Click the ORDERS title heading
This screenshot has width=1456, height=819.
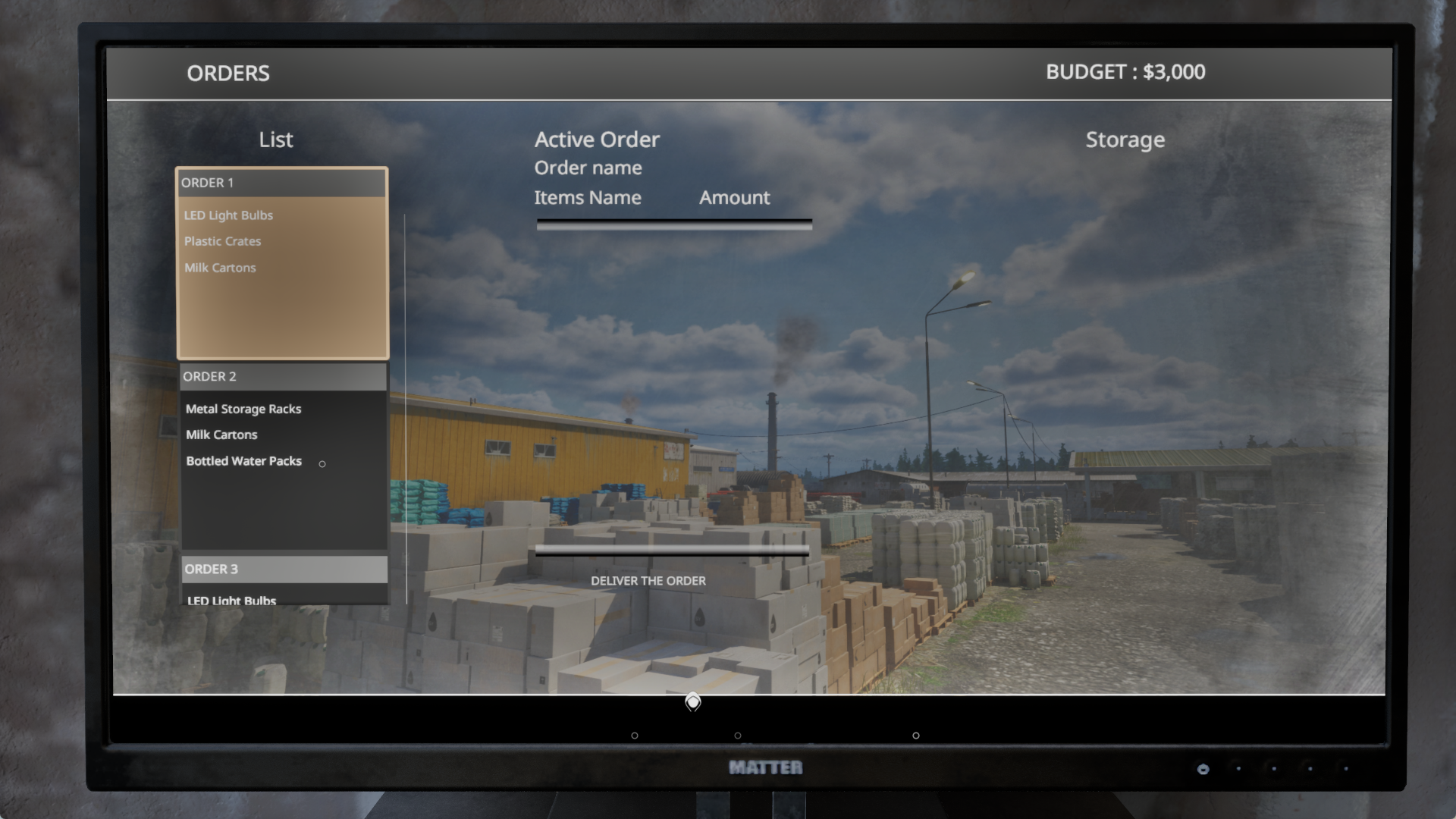(228, 74)
